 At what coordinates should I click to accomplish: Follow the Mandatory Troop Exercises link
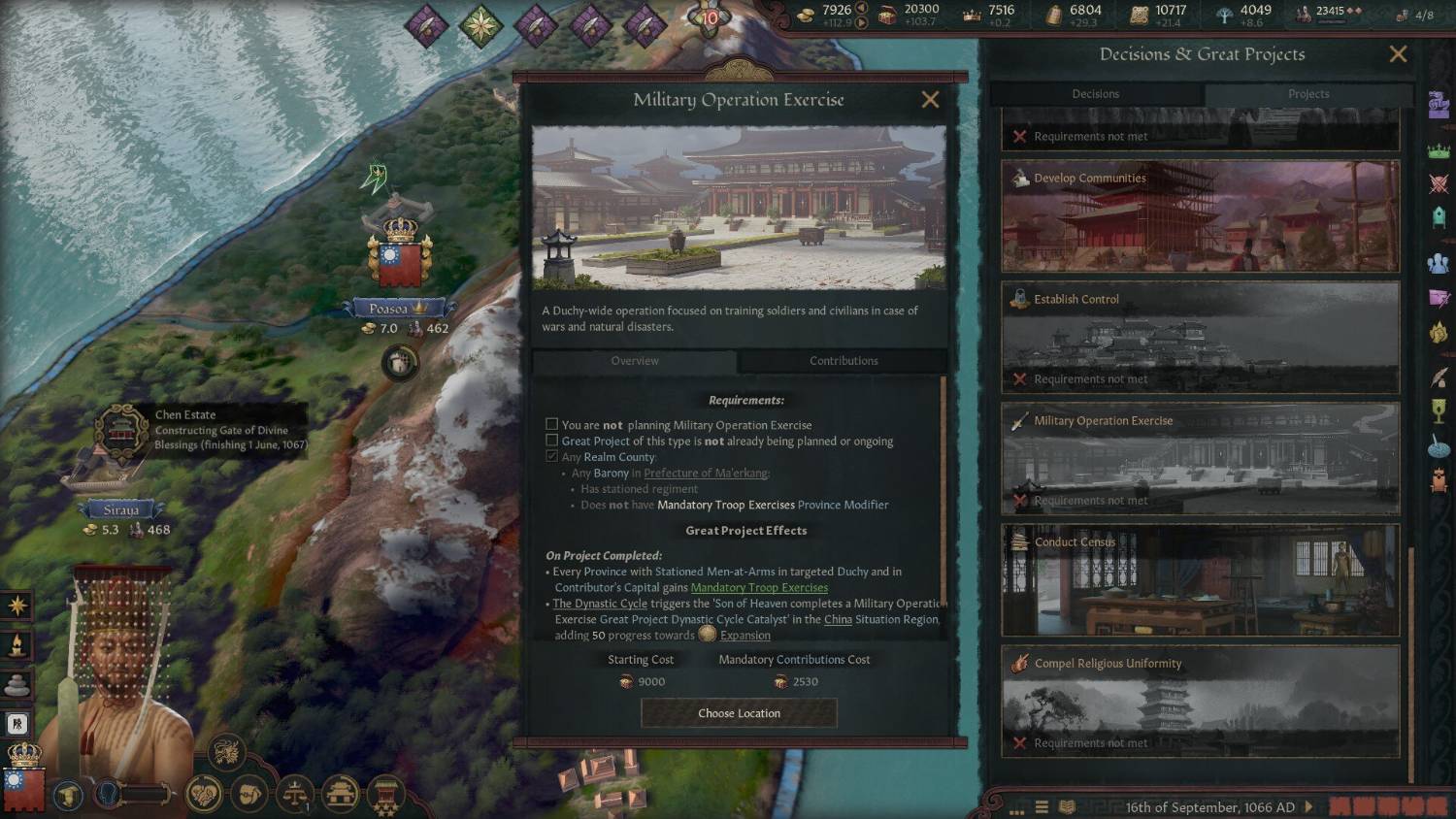(759, 588)
